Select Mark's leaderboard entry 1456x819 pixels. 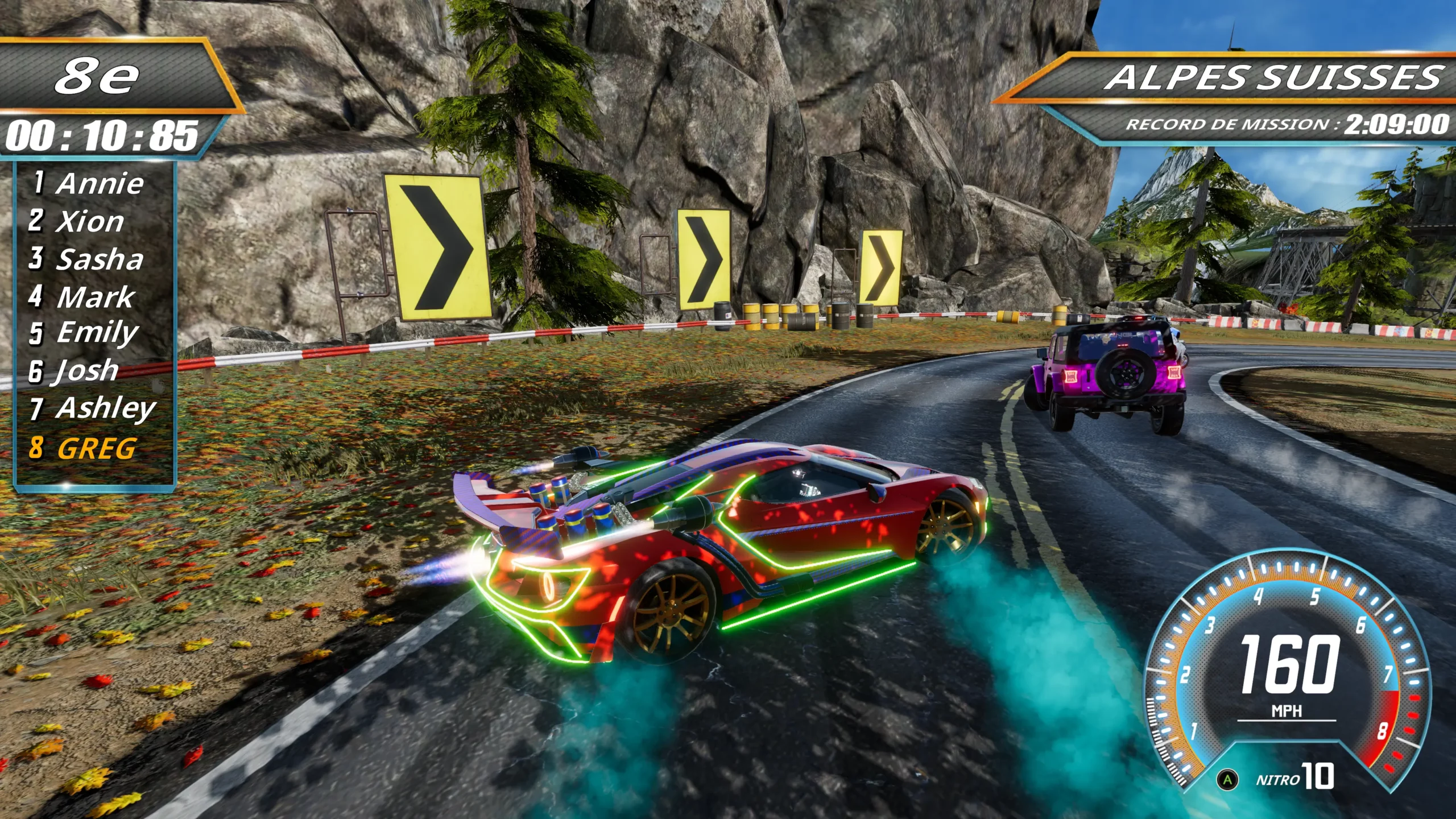(82, 297)
